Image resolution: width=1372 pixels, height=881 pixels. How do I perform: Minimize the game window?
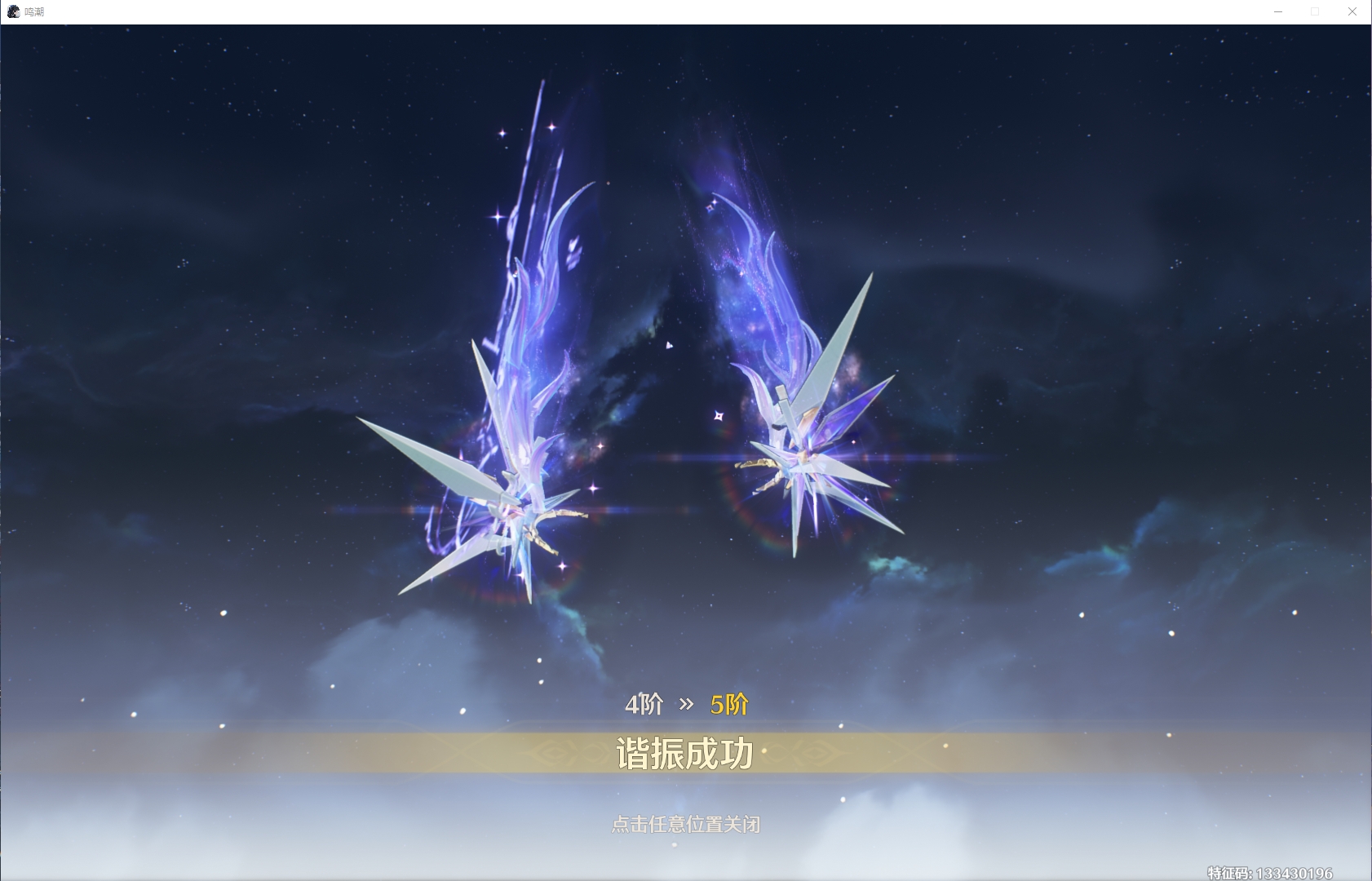[x=1278, y=11]
